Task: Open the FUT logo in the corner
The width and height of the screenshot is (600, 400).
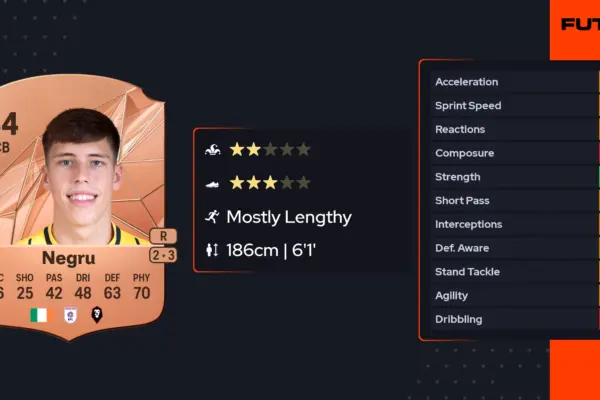Action: pyautogui.click(x=580, y=24)
